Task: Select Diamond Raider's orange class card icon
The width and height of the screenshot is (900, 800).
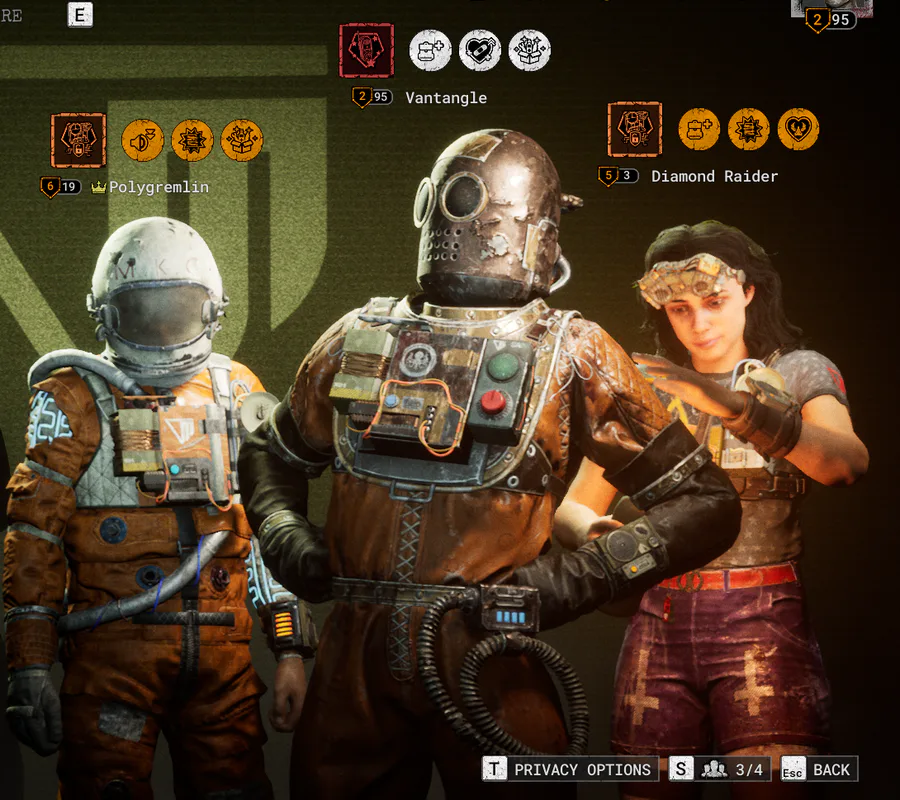Action: pyautogui.click(x=635, y=129)
